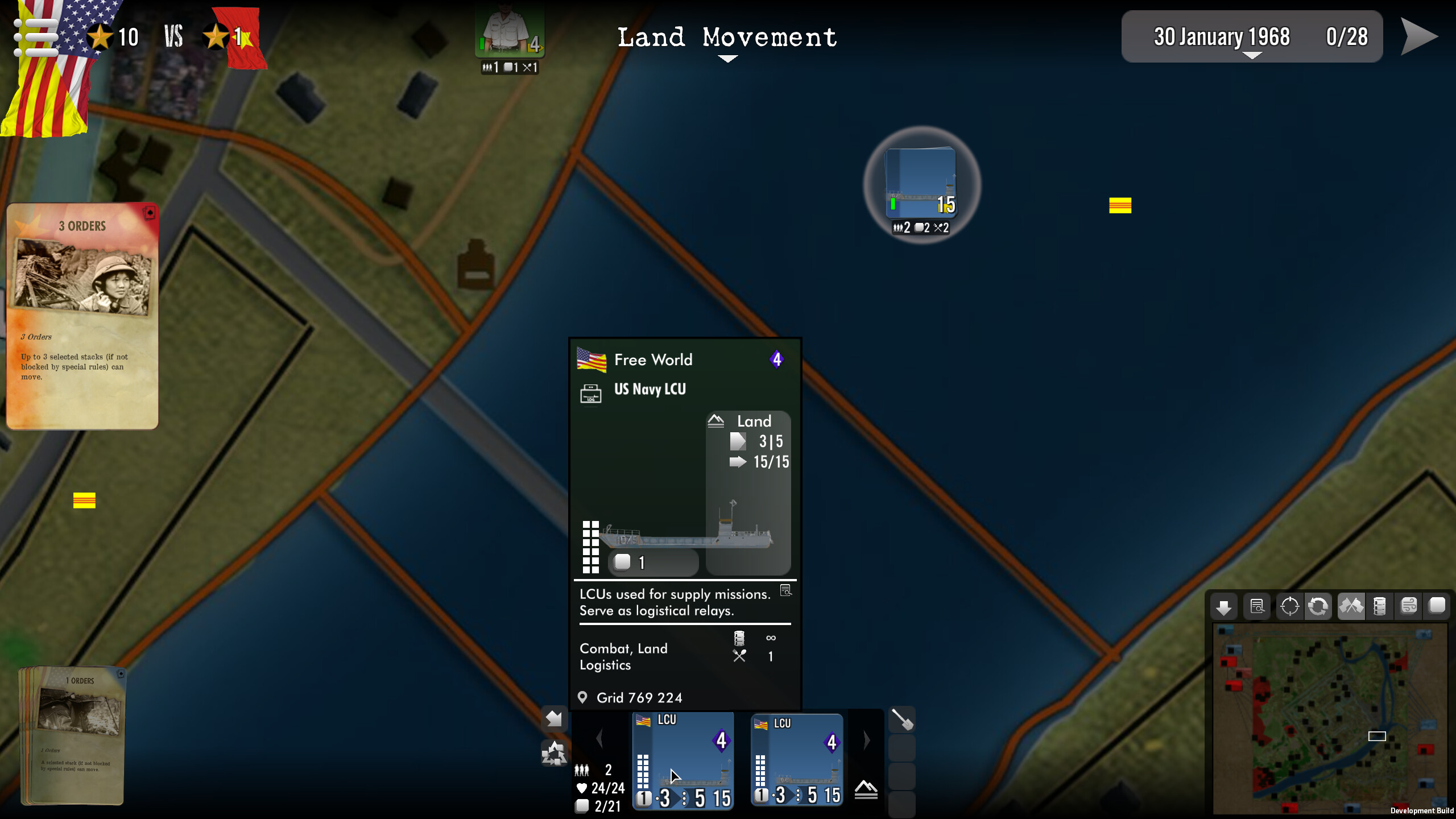
Task: Toggle the cycle units icon left of the unit roster
Action: tap(554, 754)
